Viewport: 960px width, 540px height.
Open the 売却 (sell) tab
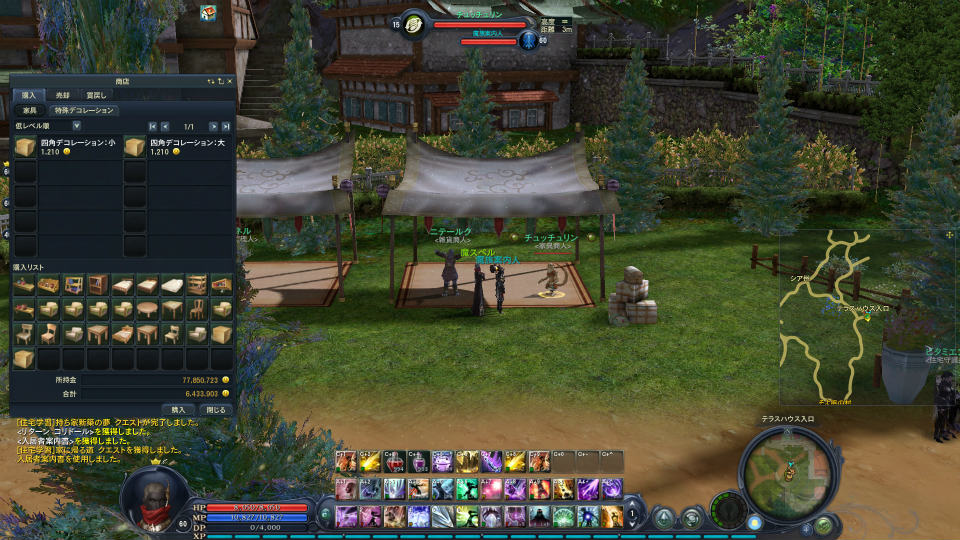[62, 95]
